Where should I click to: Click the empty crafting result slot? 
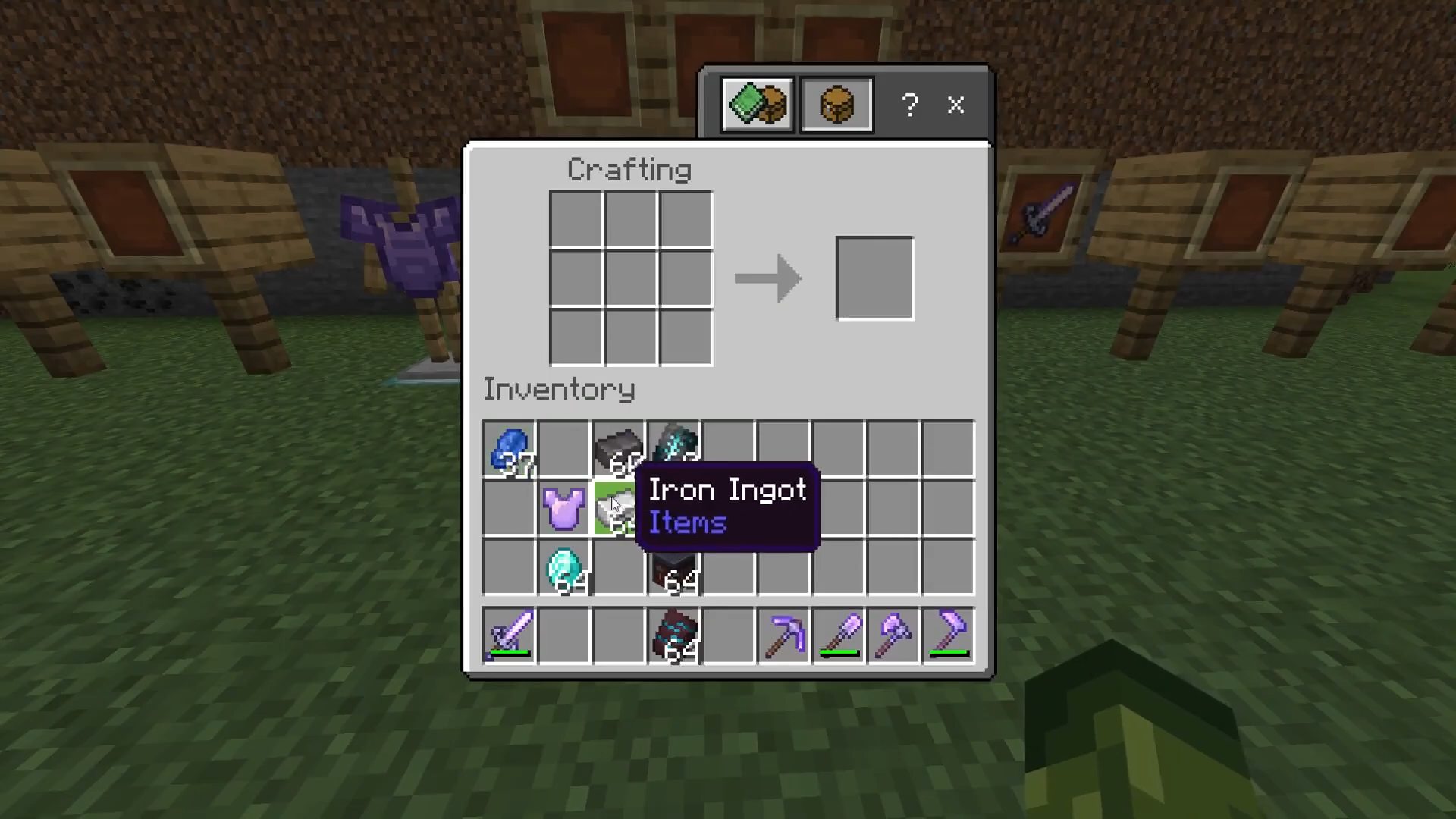(874, 278)
